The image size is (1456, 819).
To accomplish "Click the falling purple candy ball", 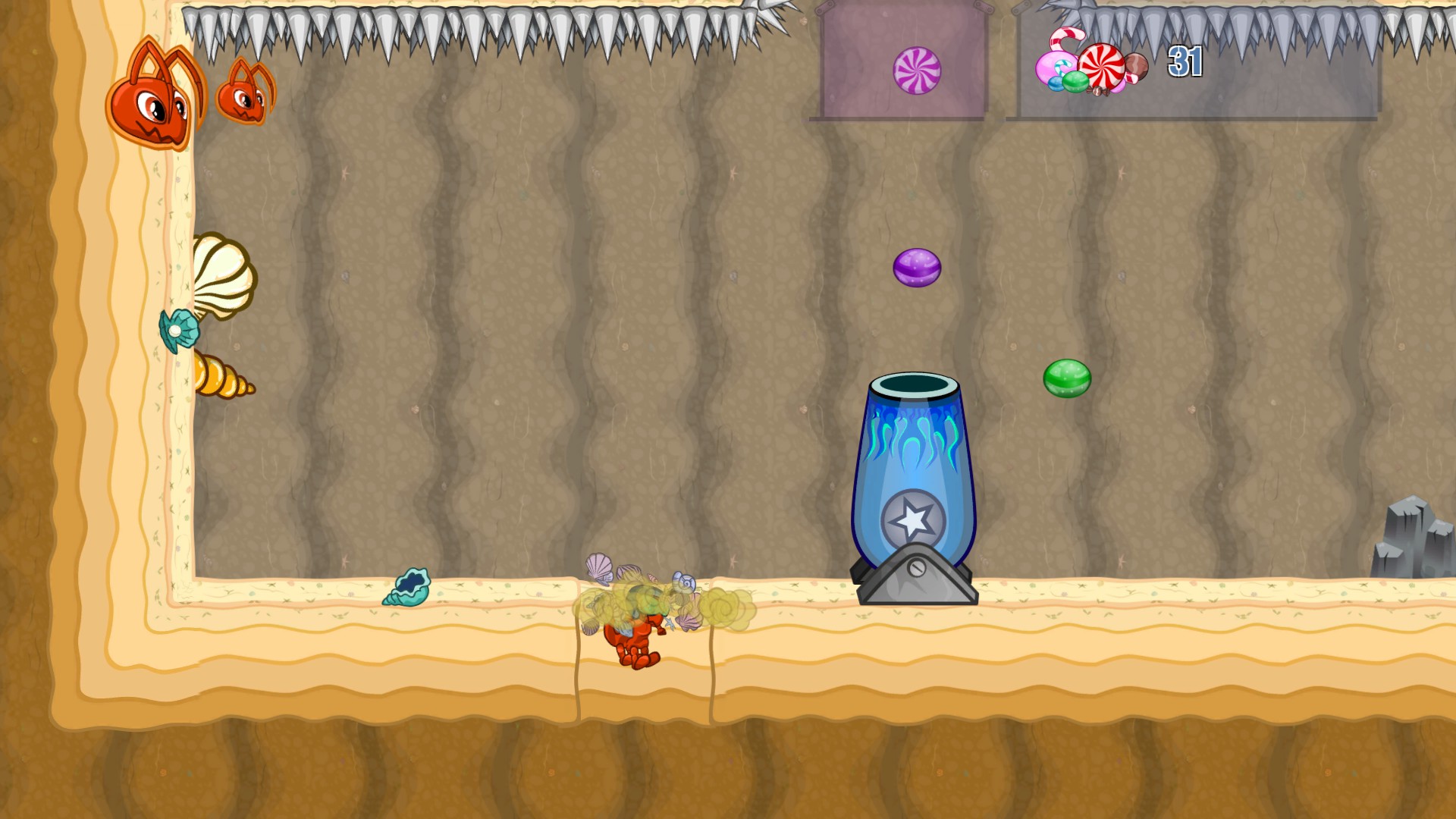I will 917,267.
